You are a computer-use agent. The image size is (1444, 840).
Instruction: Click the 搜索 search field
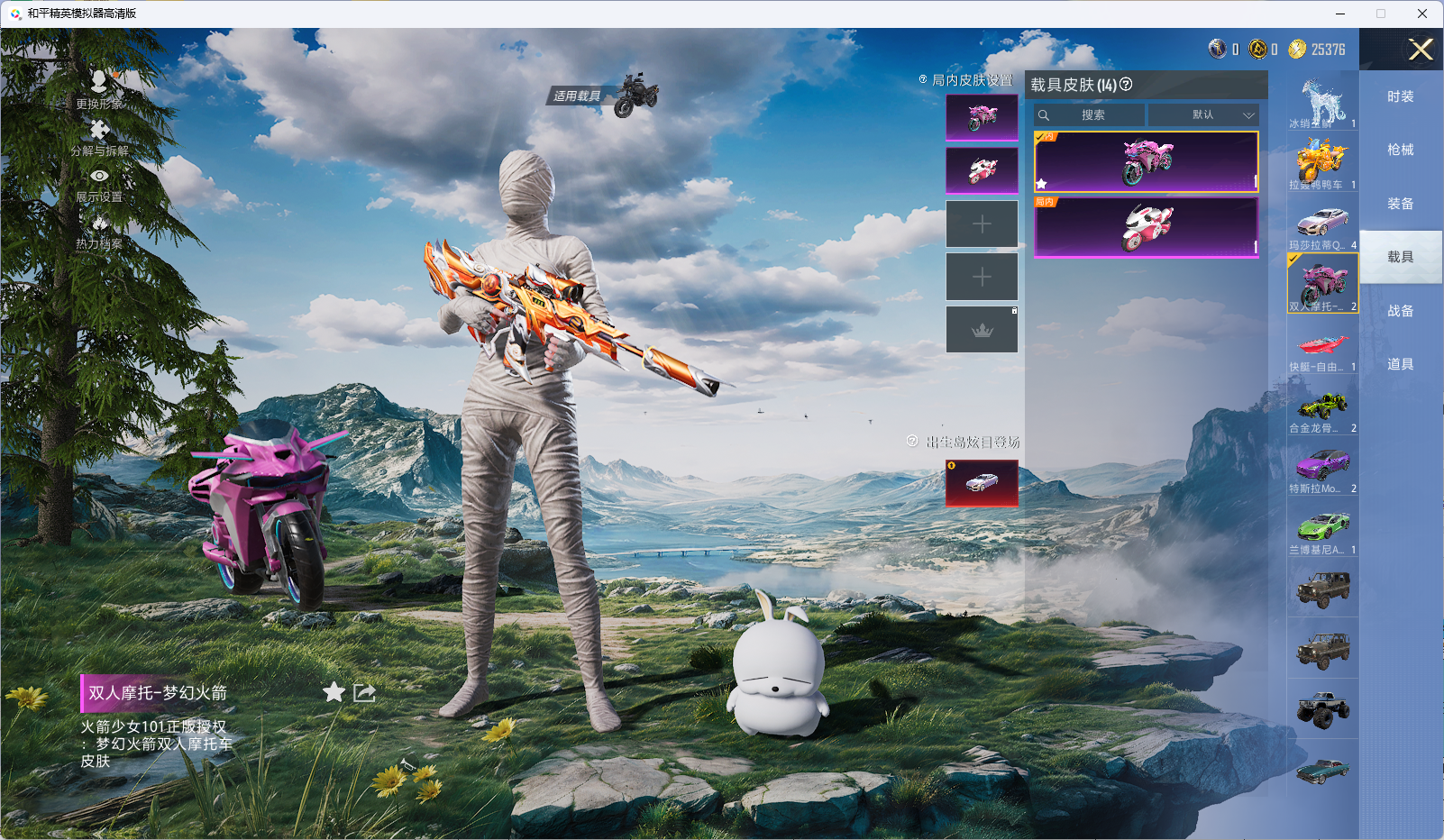(x=1091, y=115)
